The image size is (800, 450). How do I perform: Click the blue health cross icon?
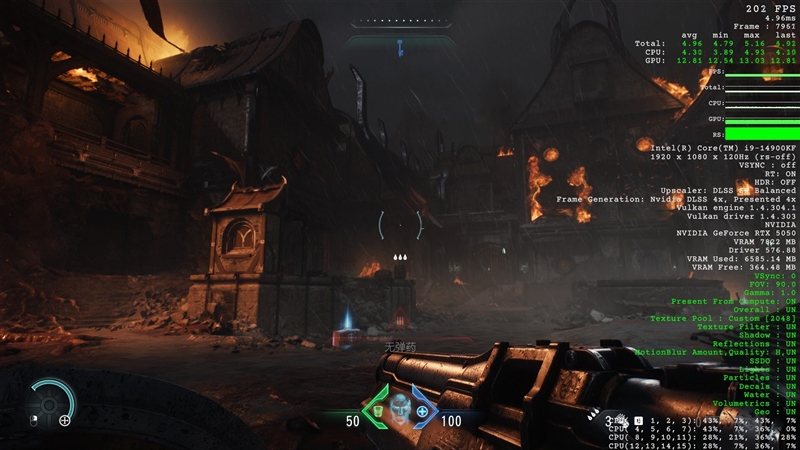click(422, 411)
